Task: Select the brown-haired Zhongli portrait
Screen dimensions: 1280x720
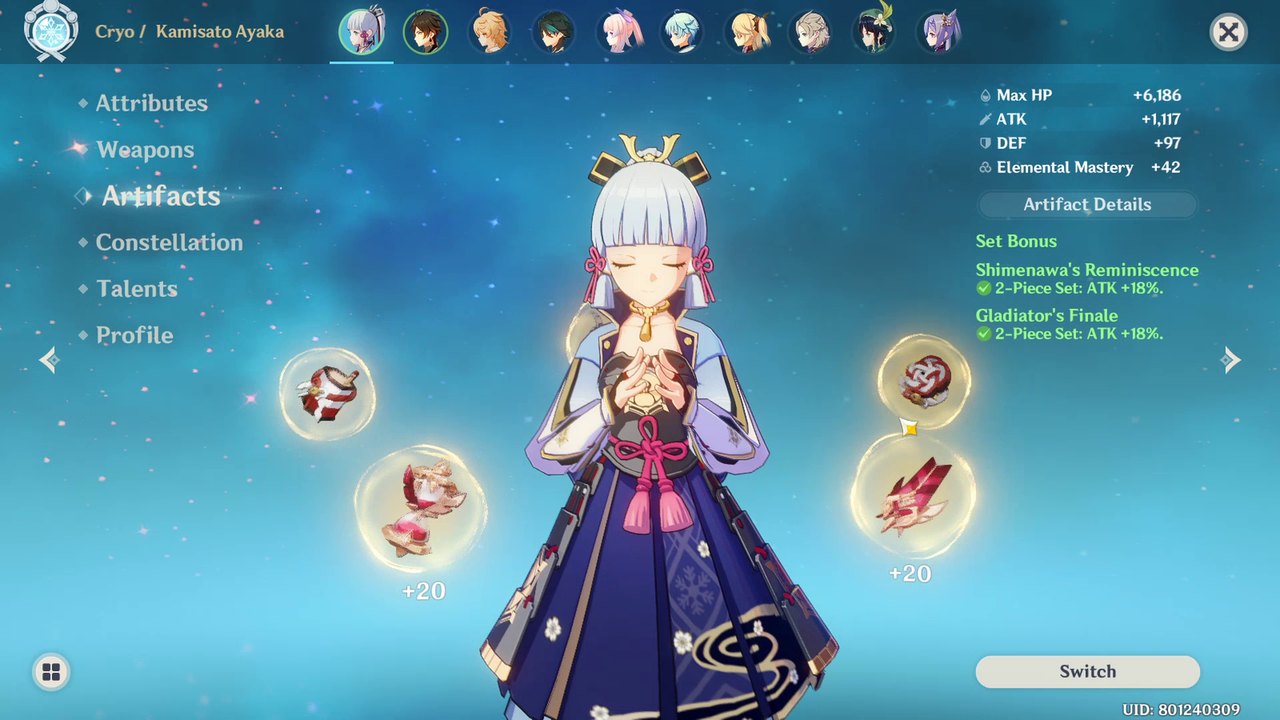Action: pos(426,33)
